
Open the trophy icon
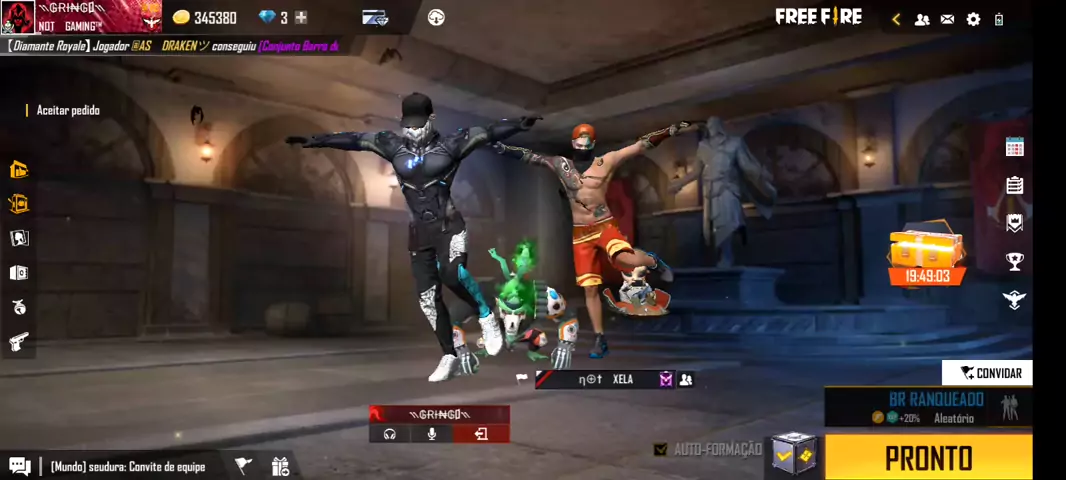(x=1014, y=262)
